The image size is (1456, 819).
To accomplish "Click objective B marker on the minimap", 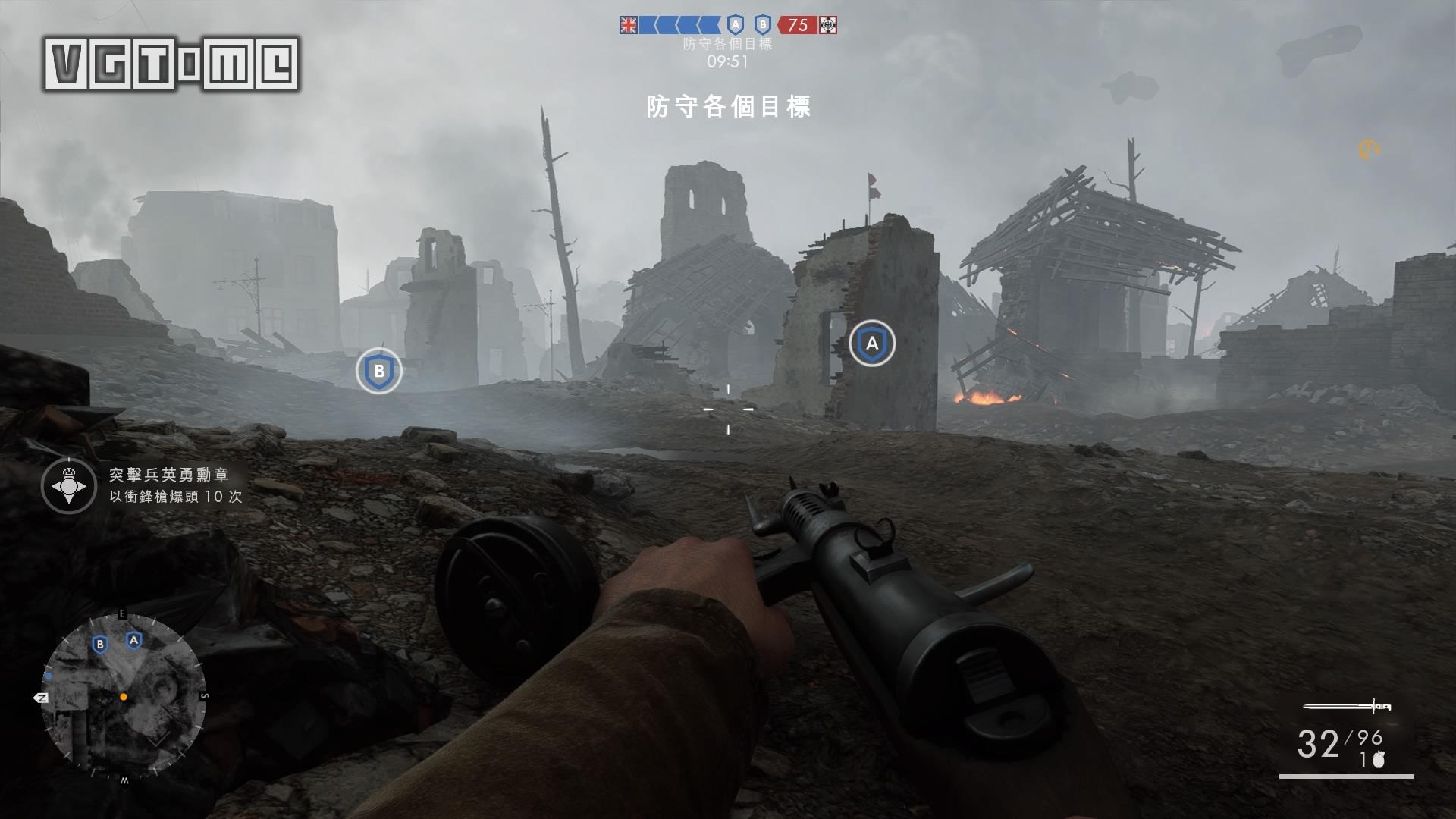I will pos(99,645).
